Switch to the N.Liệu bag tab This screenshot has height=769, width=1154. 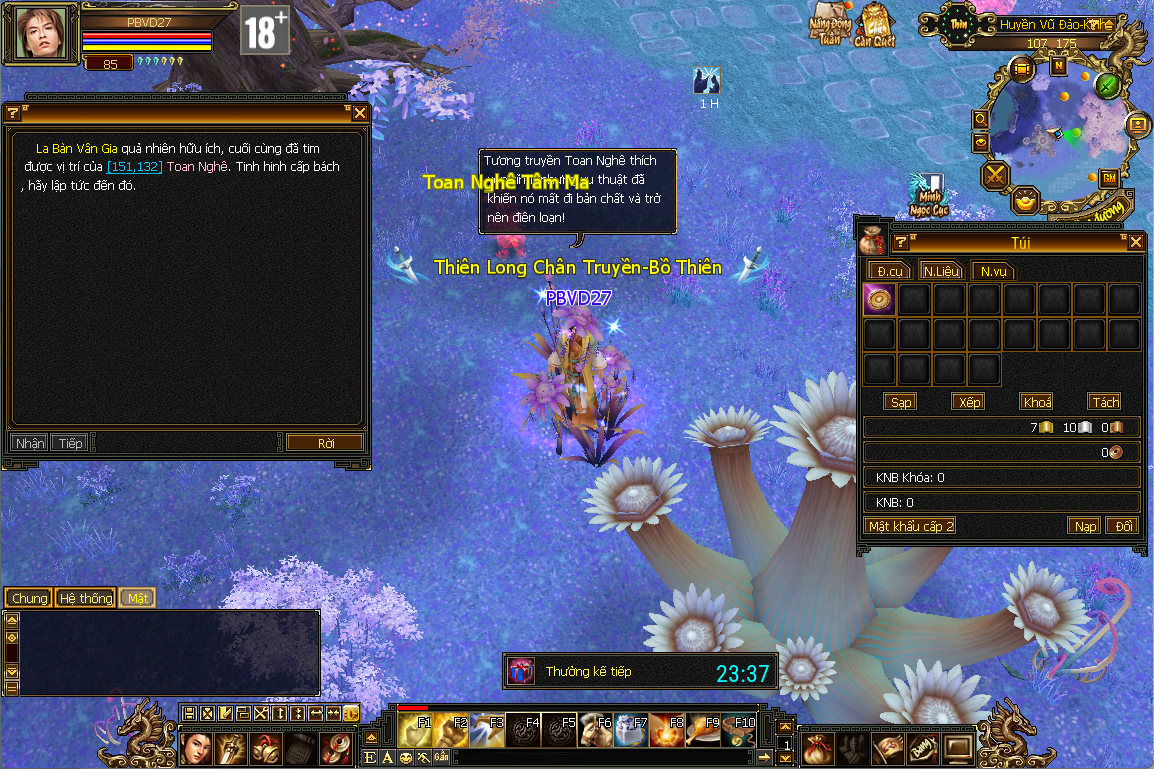942,271
